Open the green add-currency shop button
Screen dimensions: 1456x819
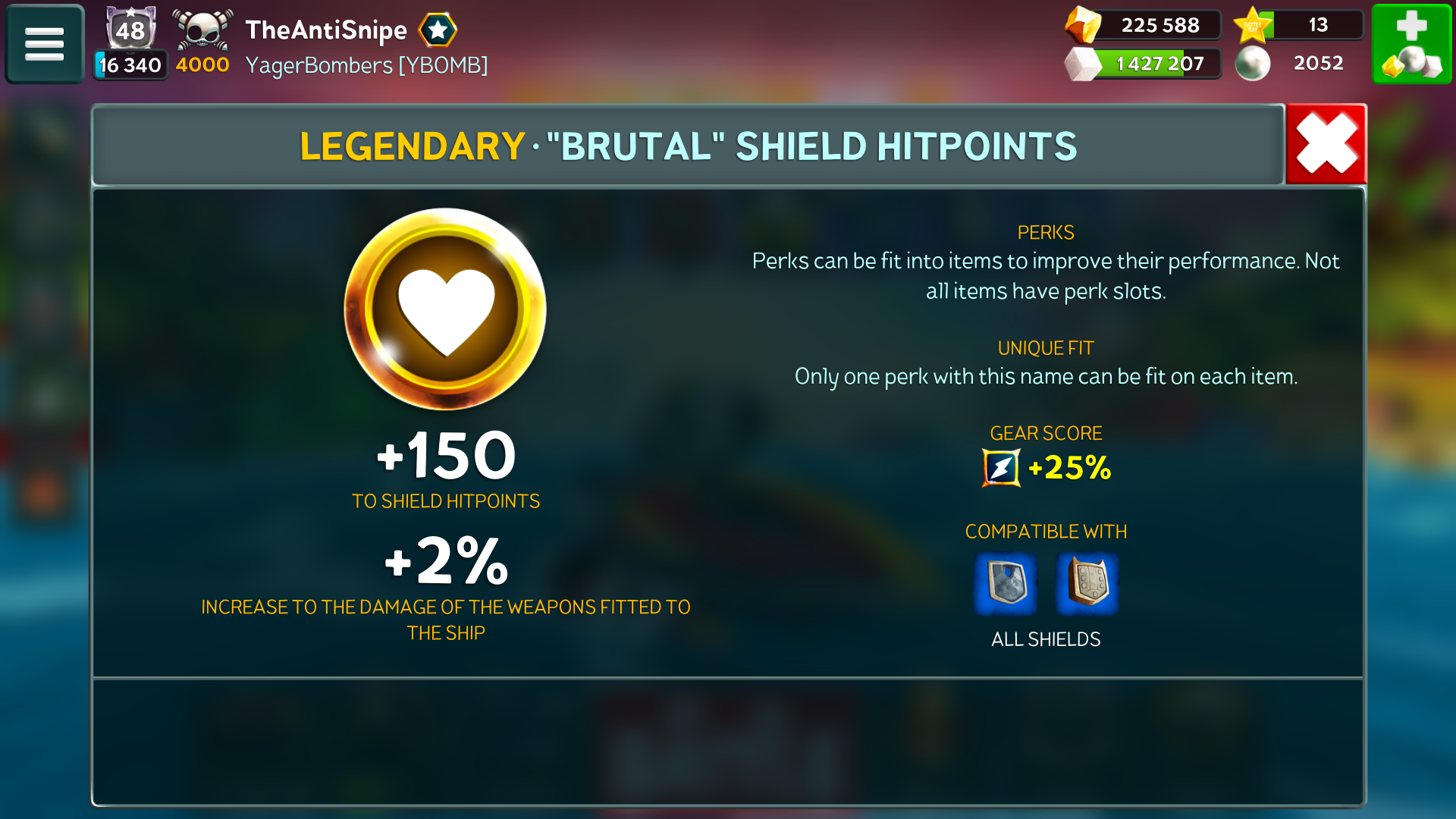click(1411, 44)
